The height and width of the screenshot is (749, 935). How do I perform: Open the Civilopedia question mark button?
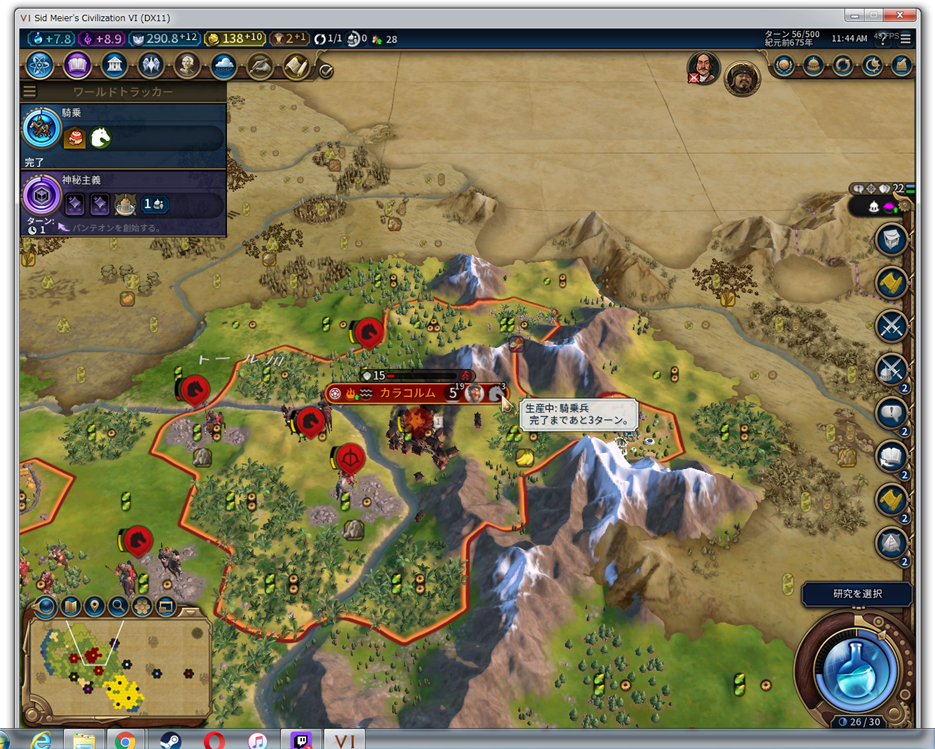coord(883,39)
